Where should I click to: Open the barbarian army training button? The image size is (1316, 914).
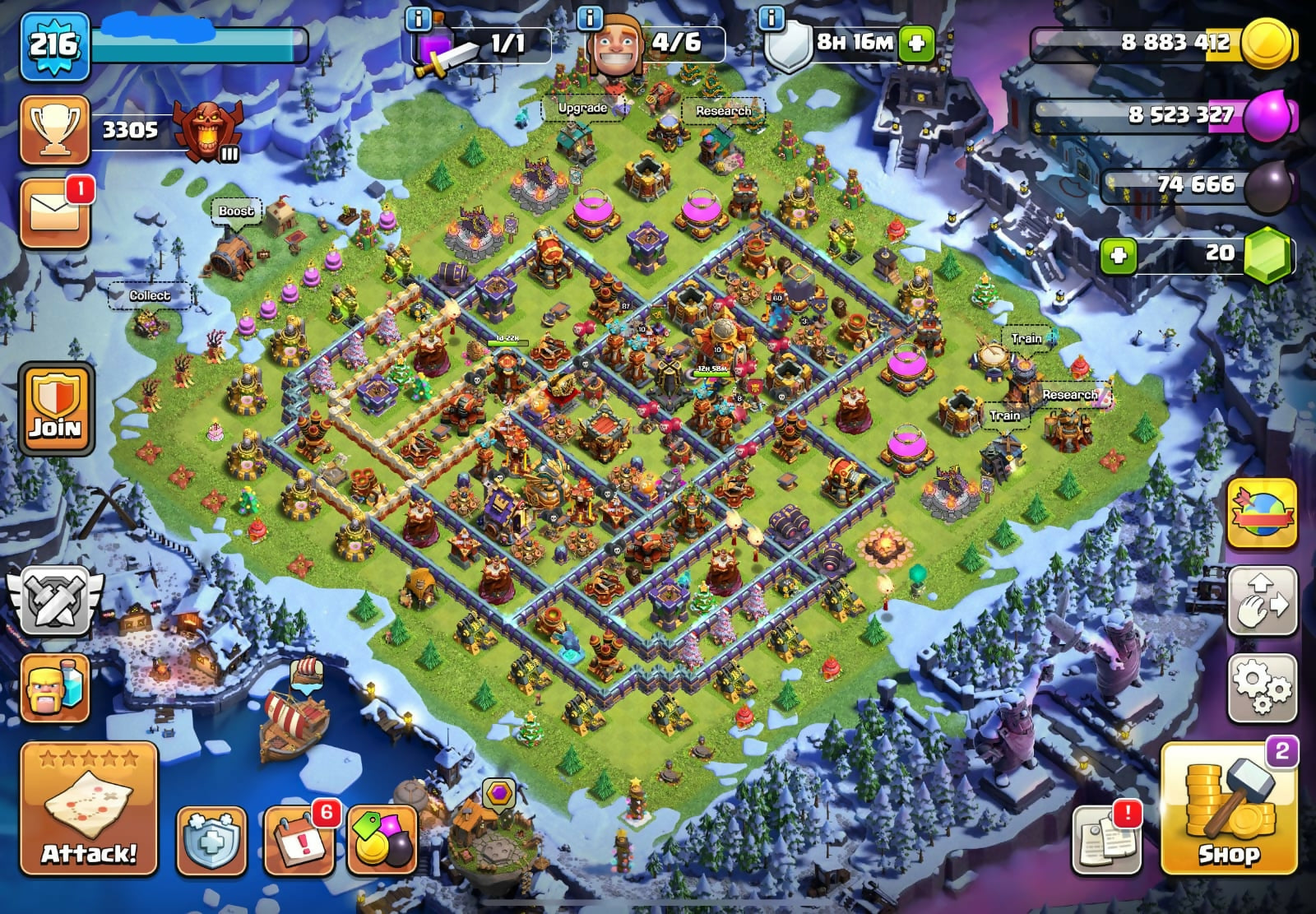55,689
